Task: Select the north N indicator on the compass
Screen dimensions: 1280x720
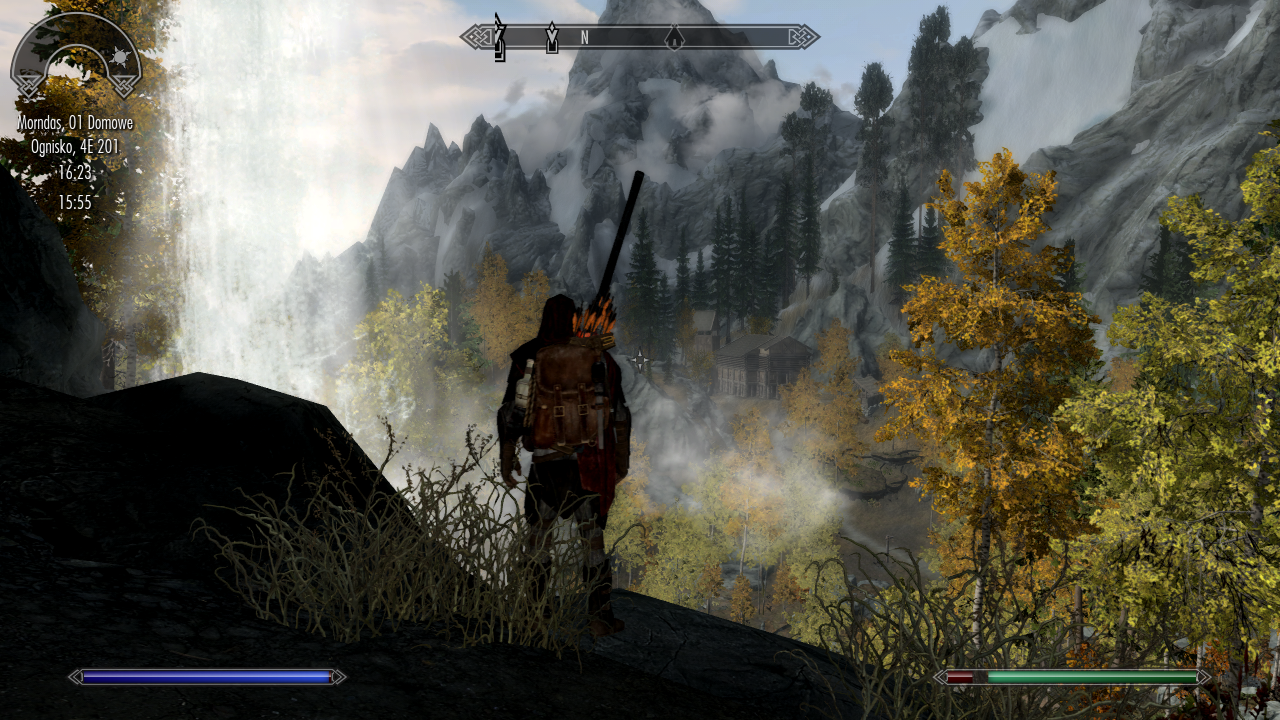Action: 583,38
